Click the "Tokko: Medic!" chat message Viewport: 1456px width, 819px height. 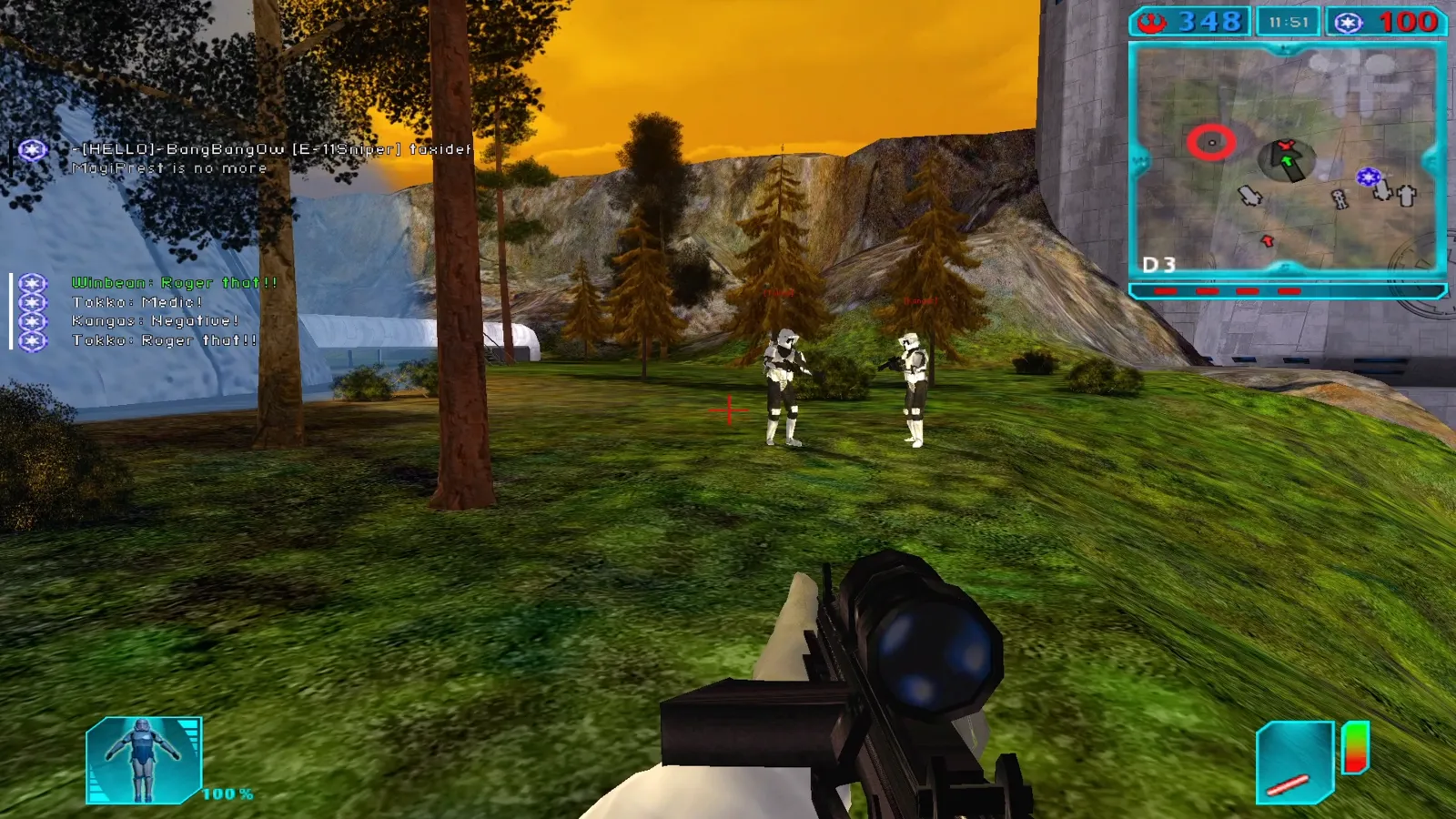point(136,302)
